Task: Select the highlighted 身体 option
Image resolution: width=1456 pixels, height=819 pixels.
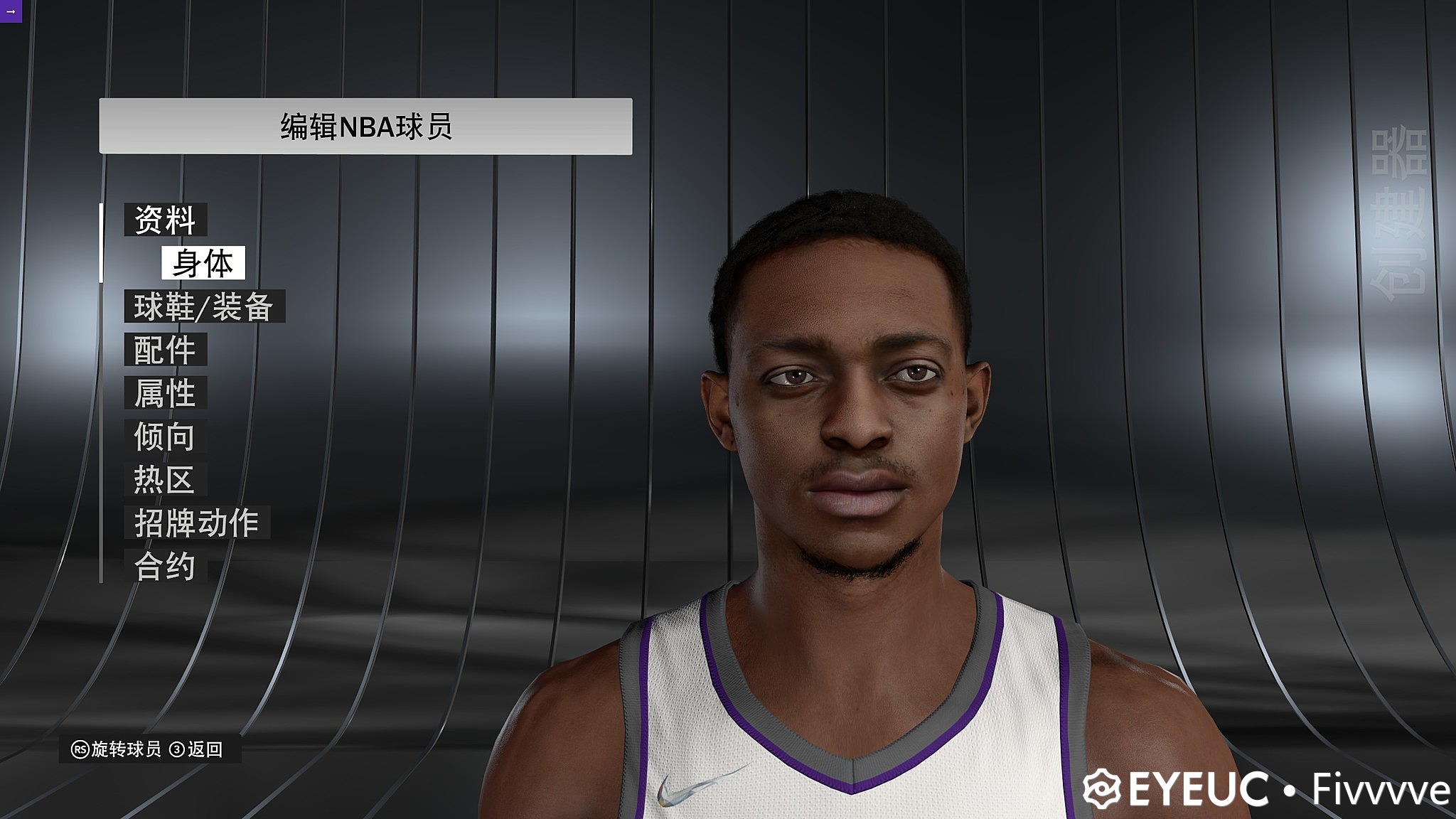Action: [203, 263]
